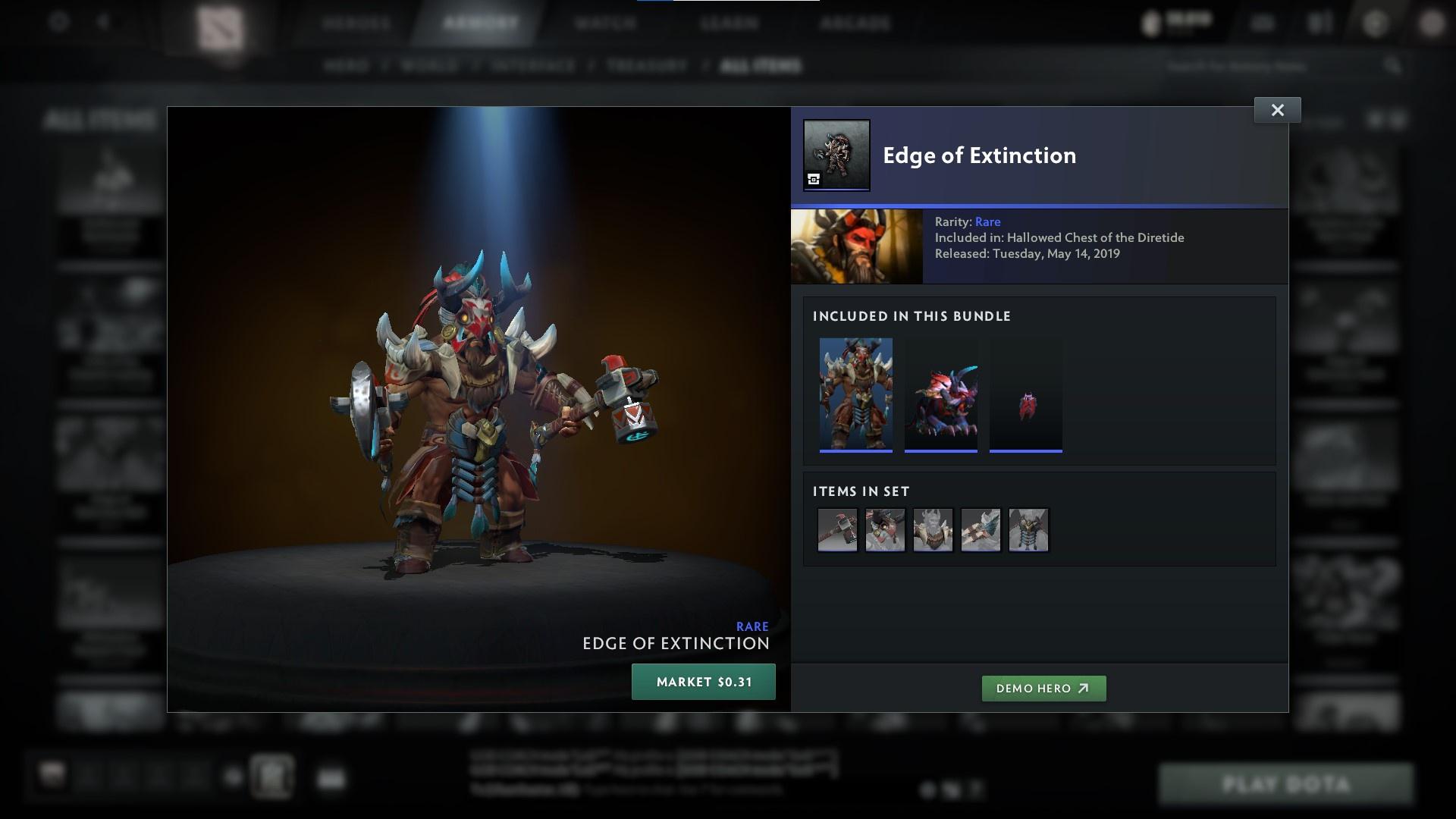Image resolution: width=1456 pixels, height=819 pixels.
Task: Click the DEMO HERO button
Action: coord(1043,689)
